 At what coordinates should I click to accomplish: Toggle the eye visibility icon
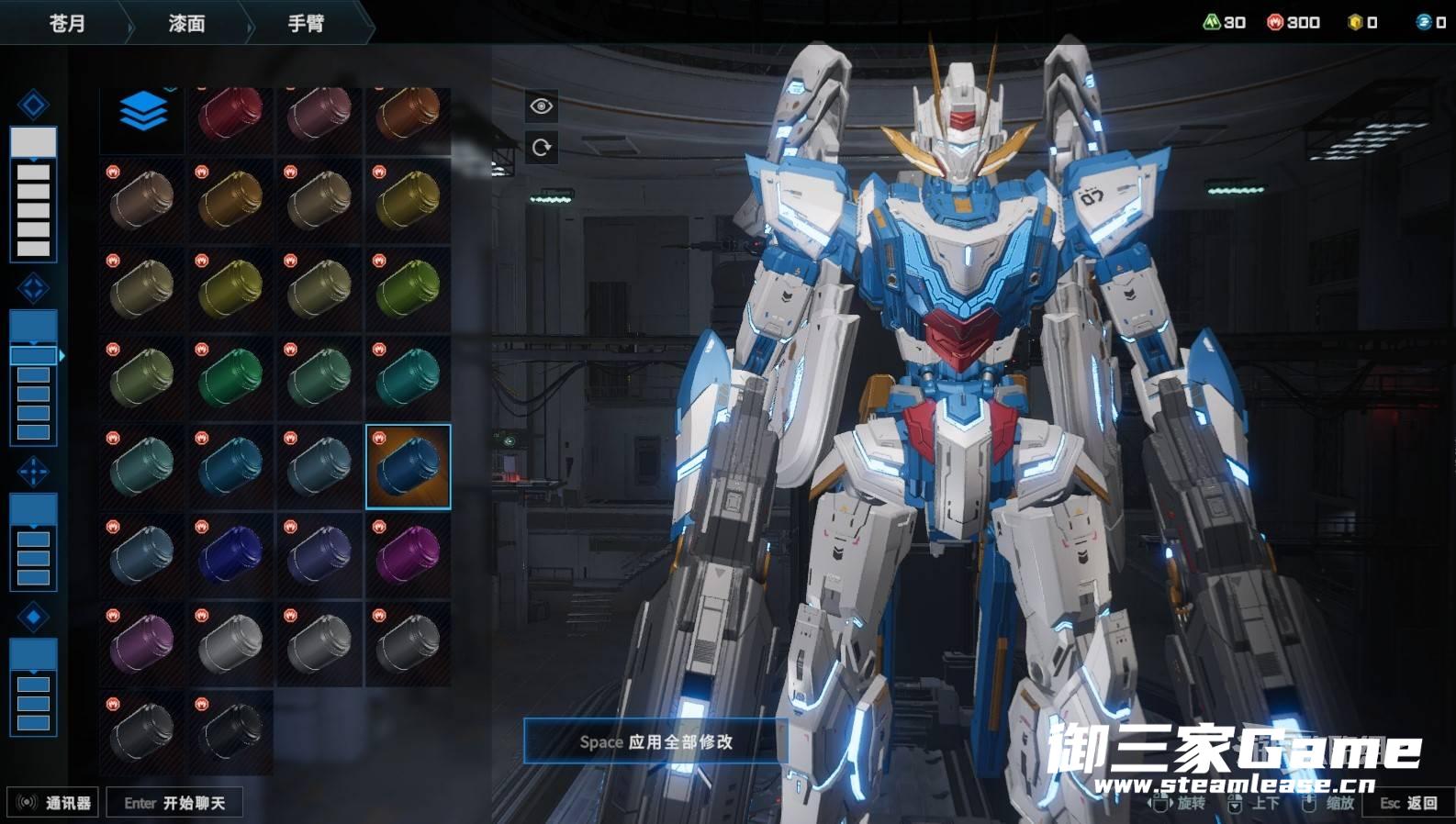(x=542, y=106)
